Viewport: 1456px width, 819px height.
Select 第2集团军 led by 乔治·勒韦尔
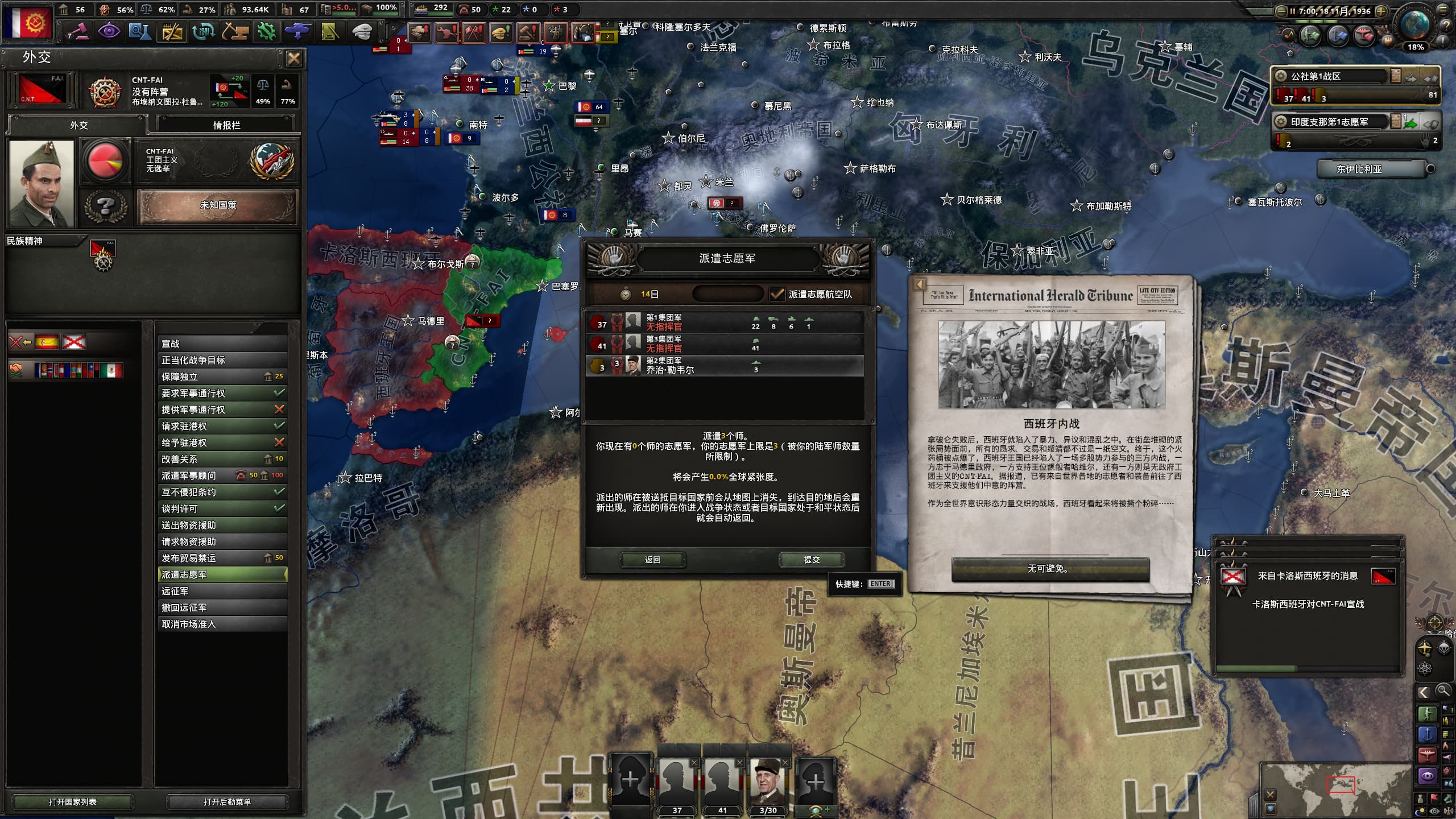[x=725, y=366]
